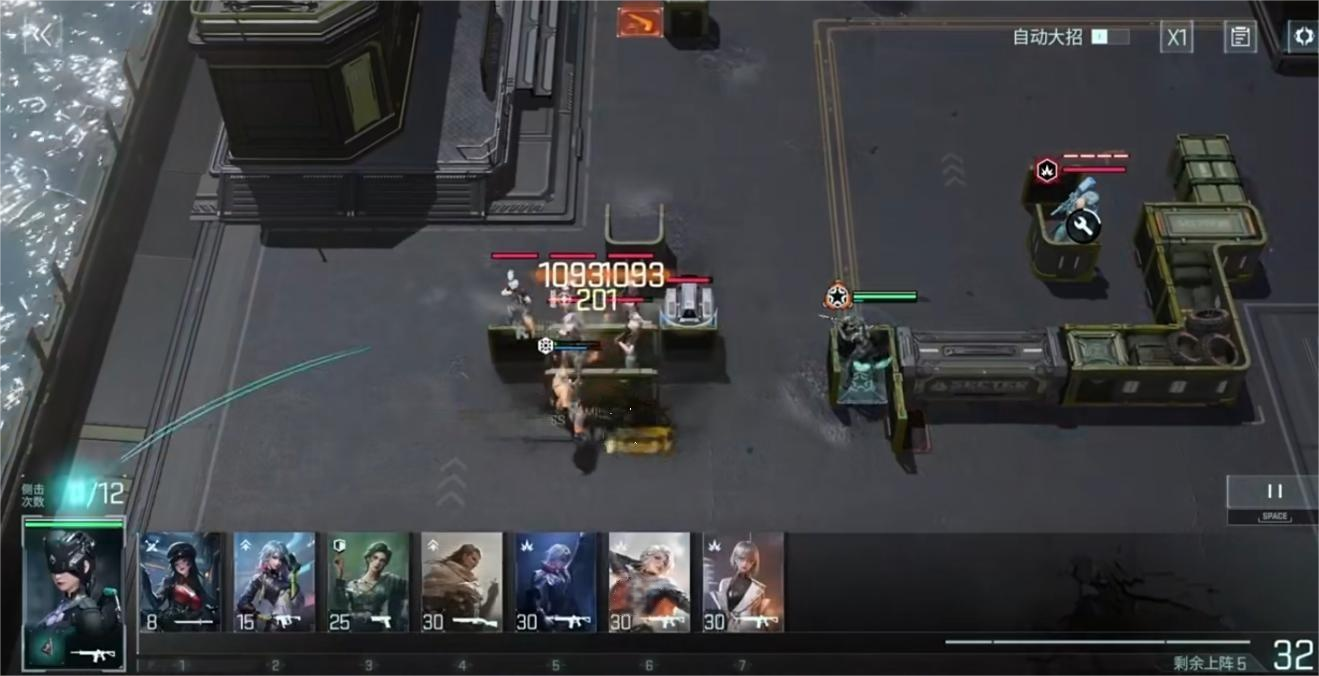
Task: Toggle the 自动大招 auto-ultimate switch
Action: click(x=1110, y=37)
